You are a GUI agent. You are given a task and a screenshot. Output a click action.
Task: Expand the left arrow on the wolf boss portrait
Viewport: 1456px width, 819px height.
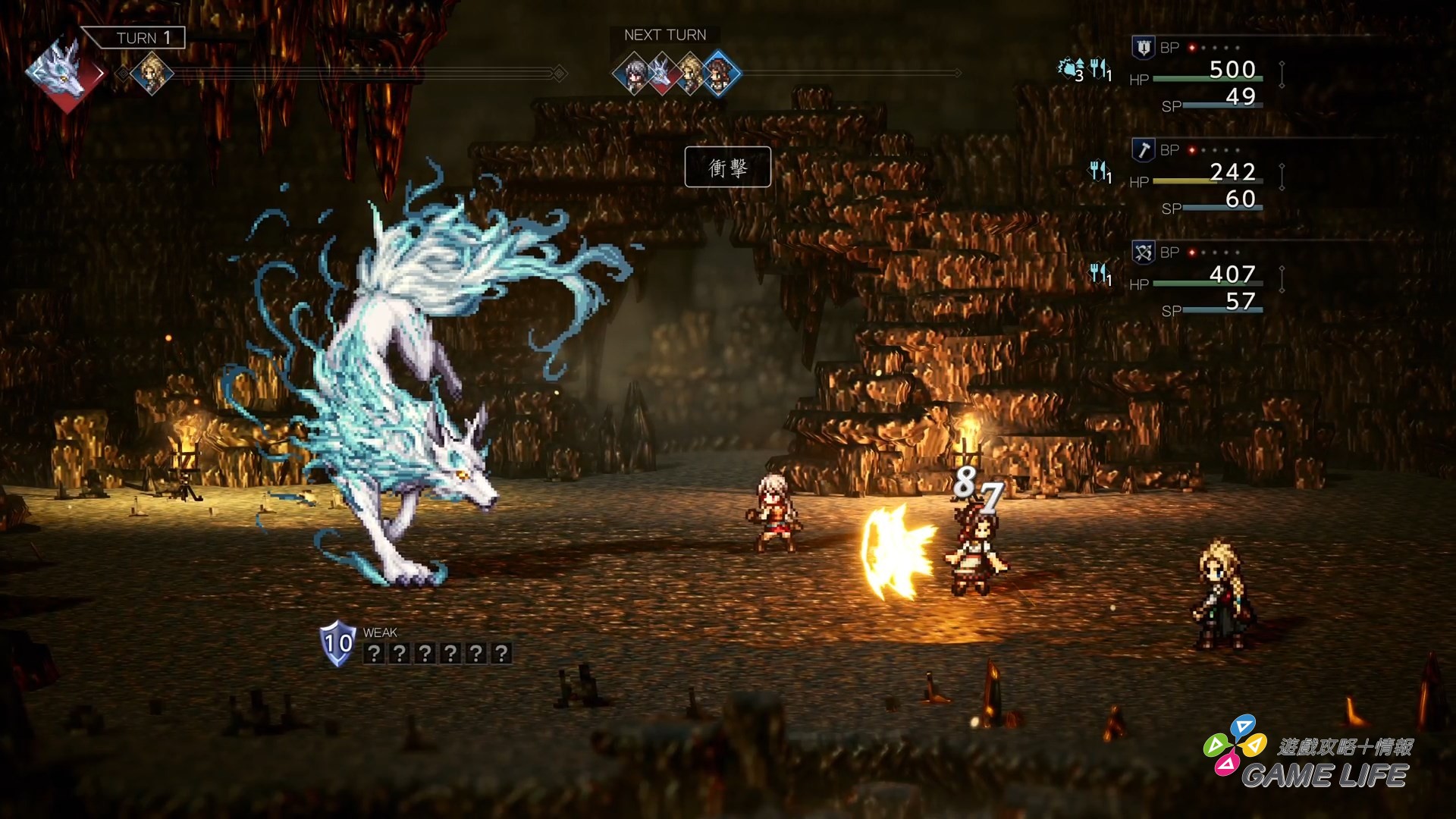pos(34,73)
